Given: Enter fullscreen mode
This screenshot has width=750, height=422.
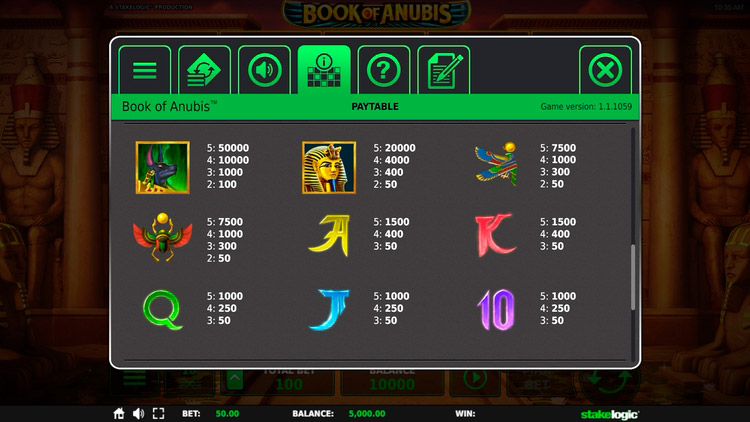Looking at the screenshot, I should click(x=158, y=413).
